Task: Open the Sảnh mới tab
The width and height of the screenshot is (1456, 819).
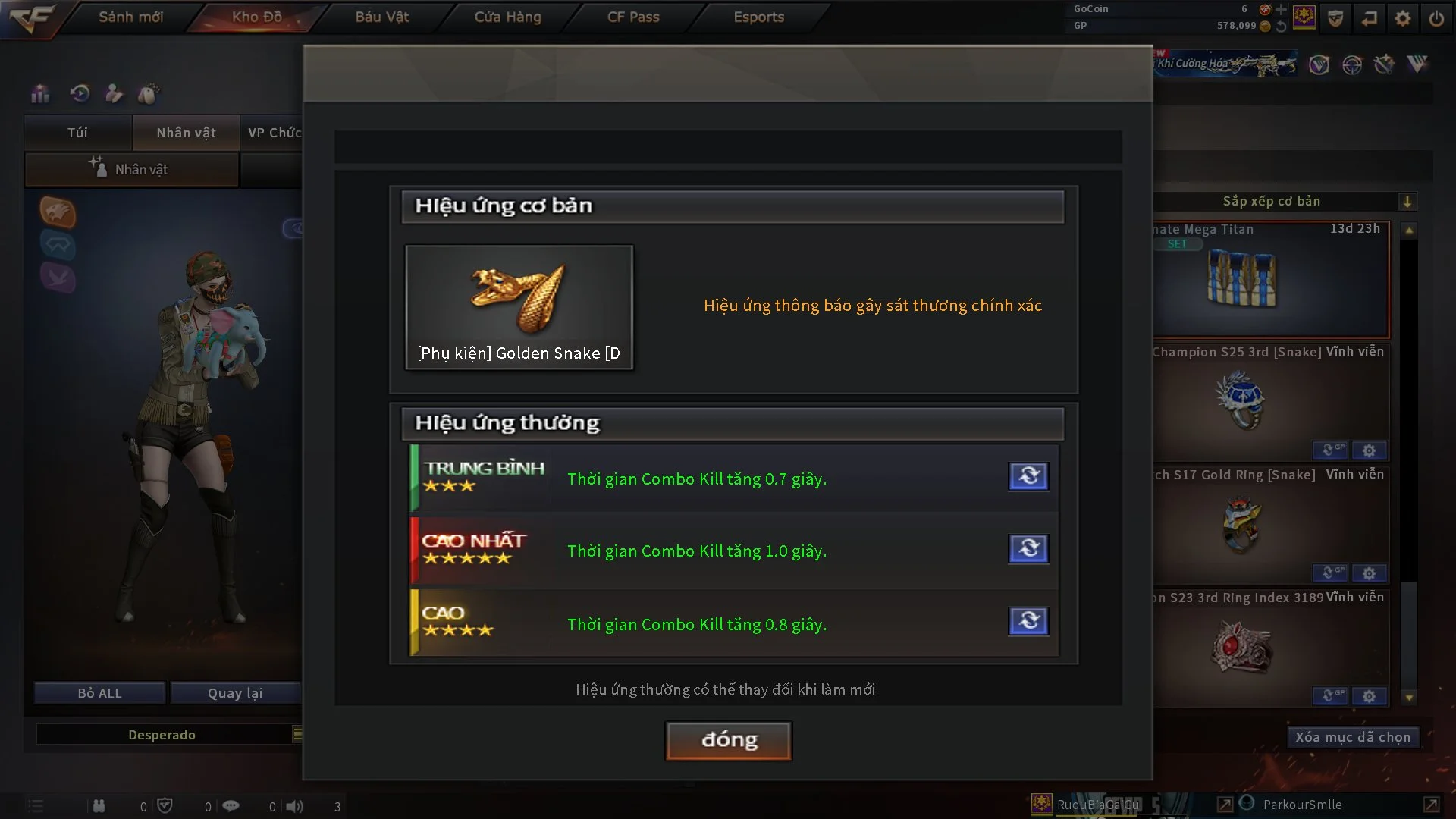Action: coord(130,17)
